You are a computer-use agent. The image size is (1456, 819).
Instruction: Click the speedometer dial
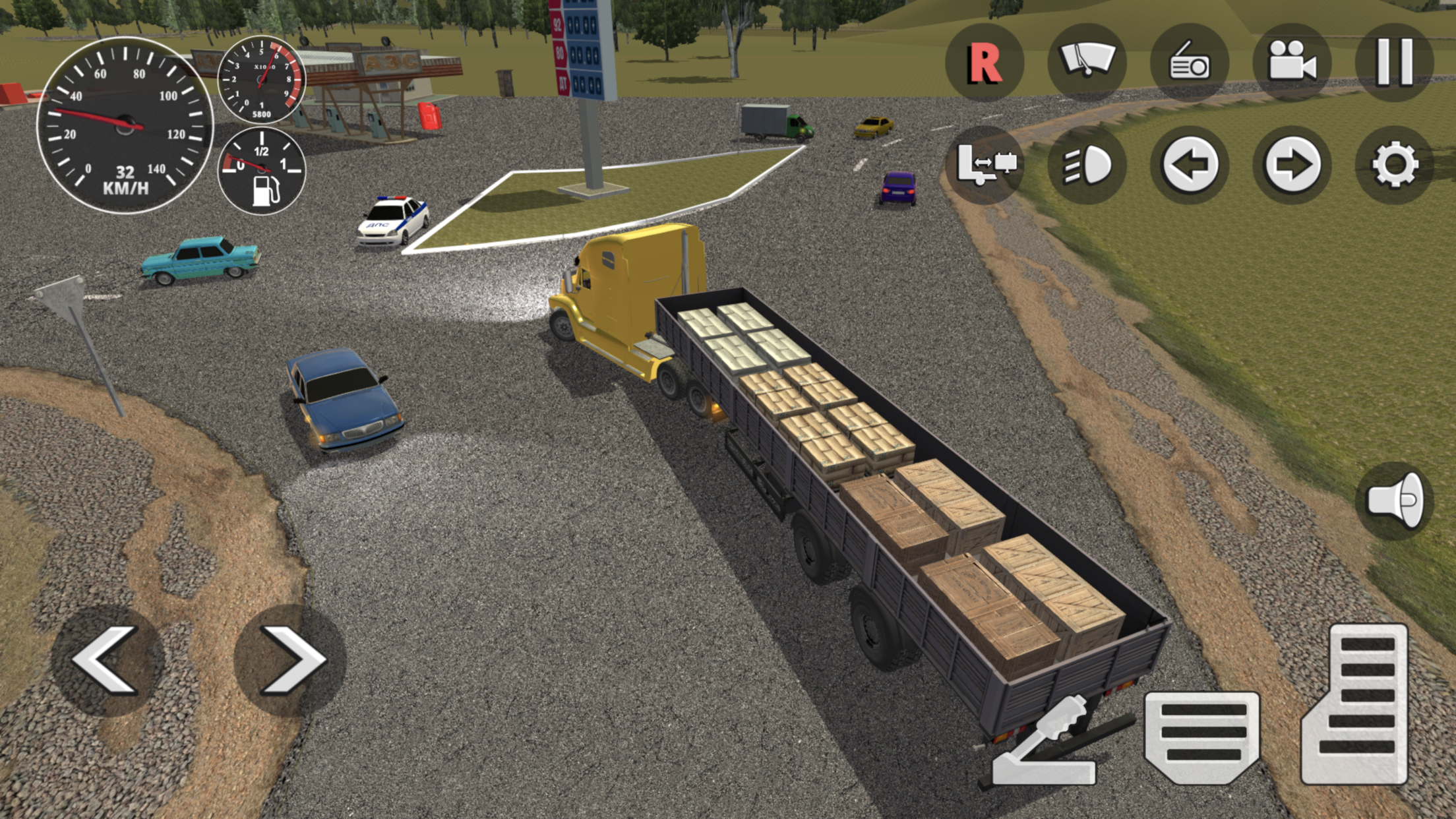122,122
